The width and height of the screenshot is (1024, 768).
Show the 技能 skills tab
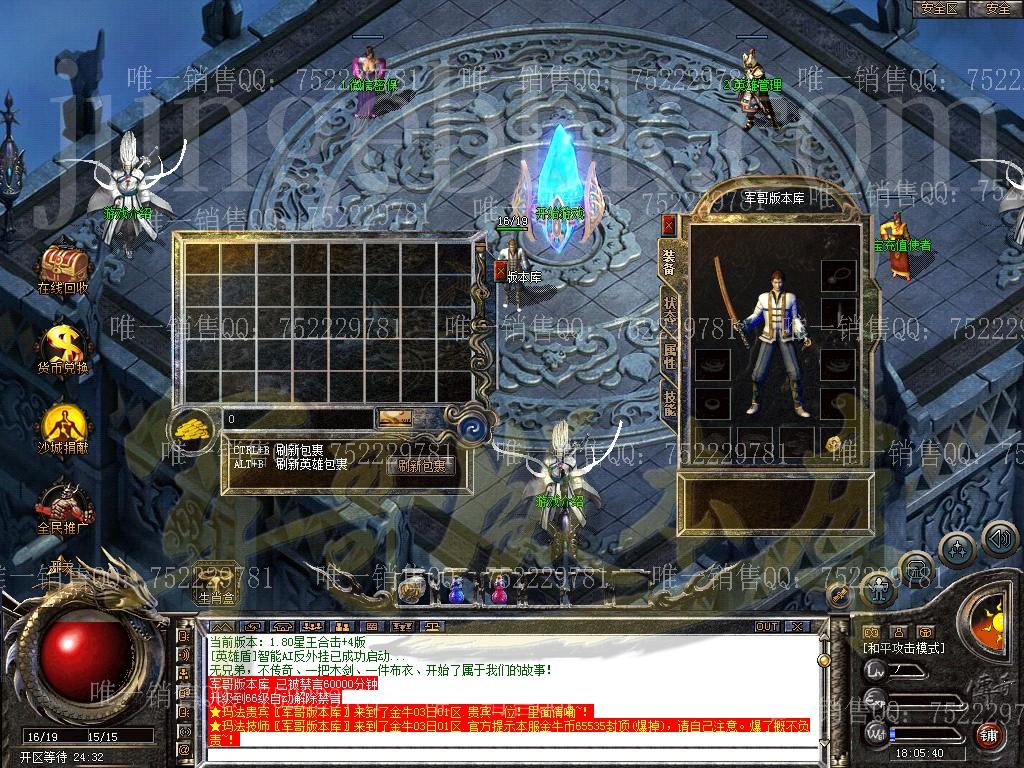coord(669,402)
